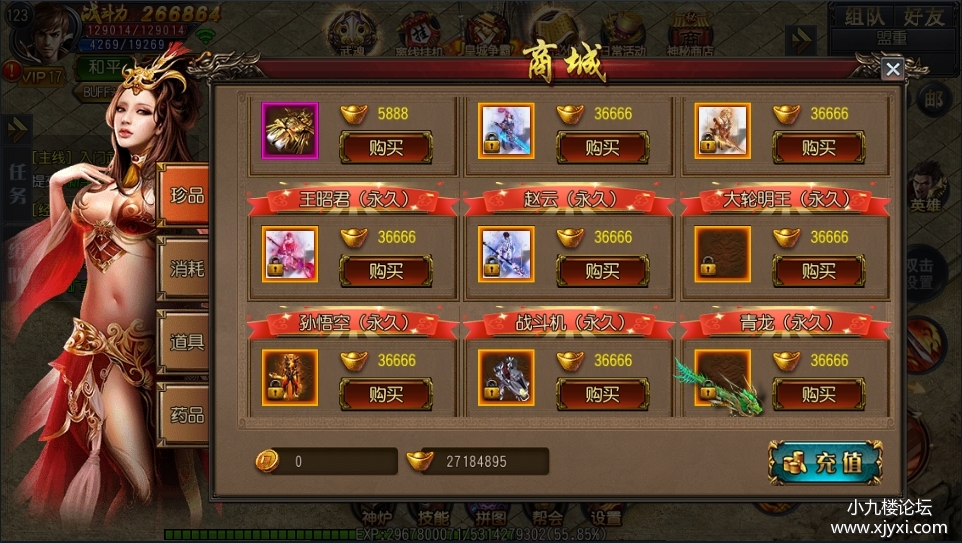Open the 充值 recharge screen
Image resolution: width=962 pixels, height=543 pixels.
(x=826, y=462)
